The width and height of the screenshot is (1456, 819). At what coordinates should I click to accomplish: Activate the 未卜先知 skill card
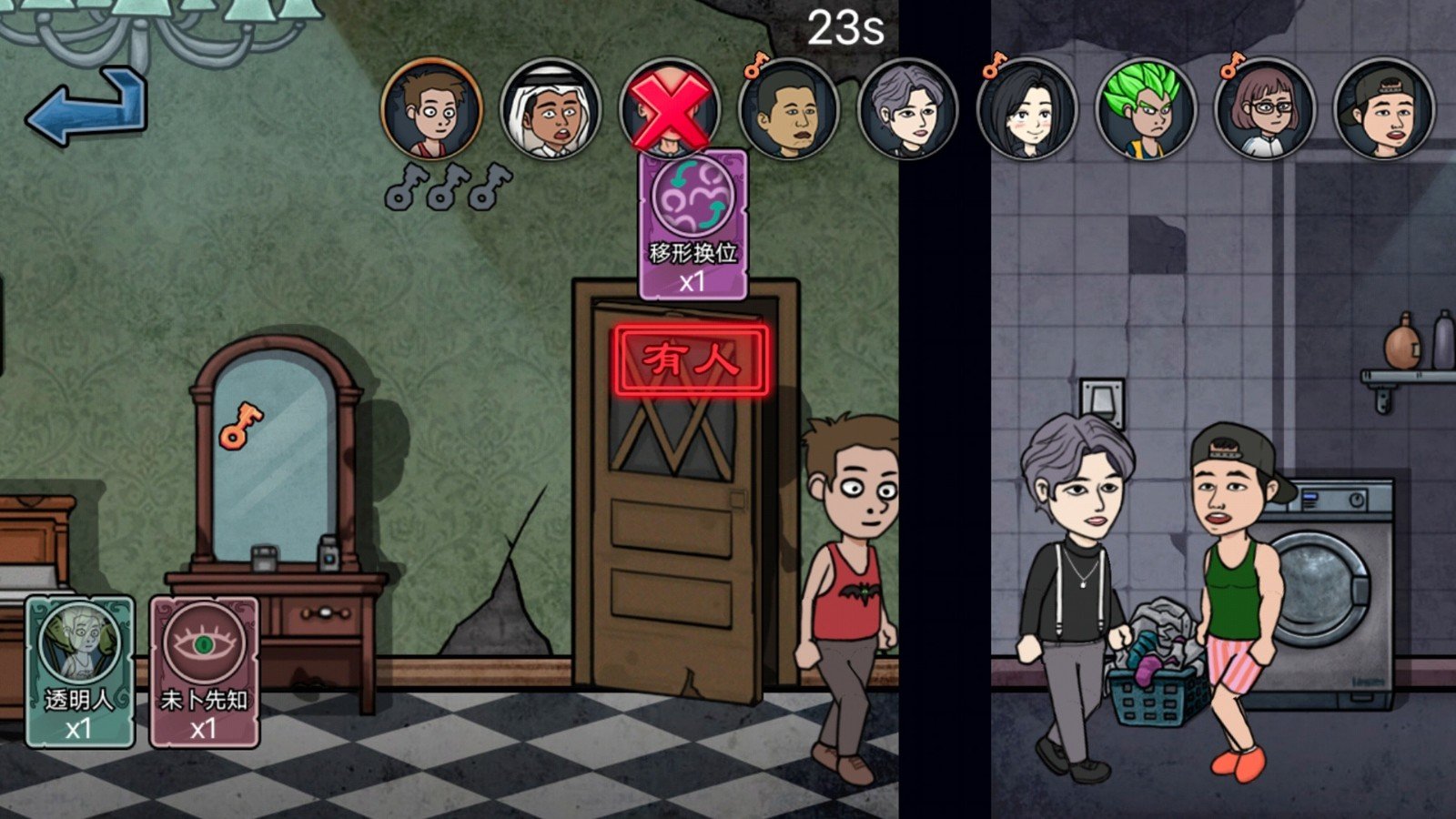tap(204, 671)
